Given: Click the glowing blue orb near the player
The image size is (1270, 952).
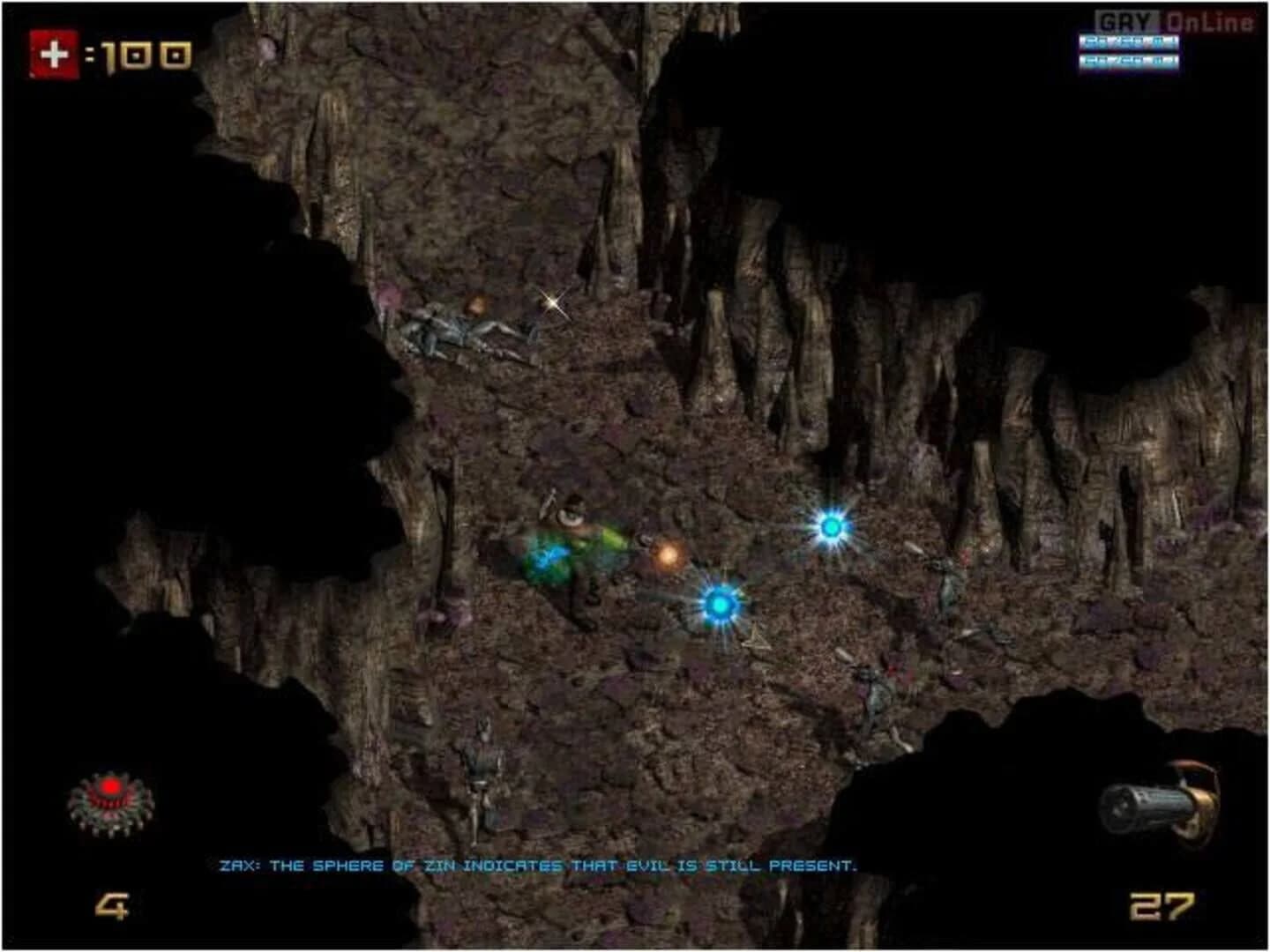Looking at the screenshot, I should click(720, 604).
